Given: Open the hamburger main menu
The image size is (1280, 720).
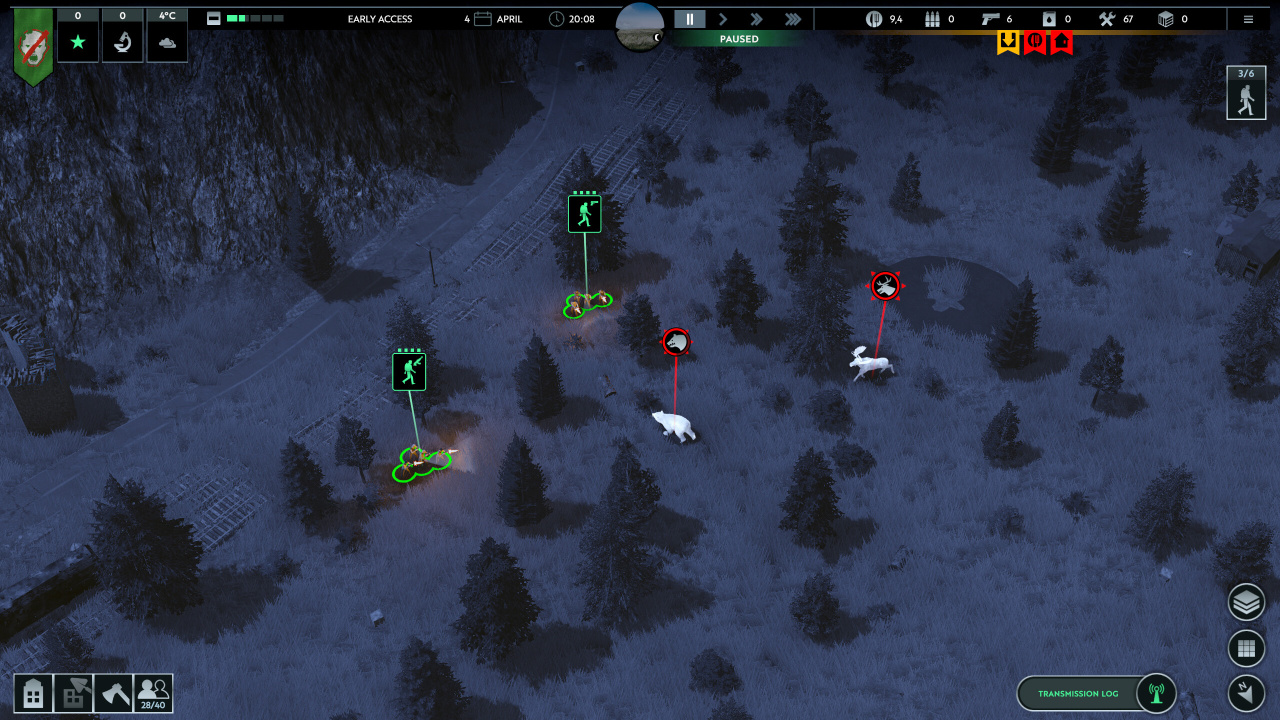Looking at the screenshot, I should [1248, 19].
